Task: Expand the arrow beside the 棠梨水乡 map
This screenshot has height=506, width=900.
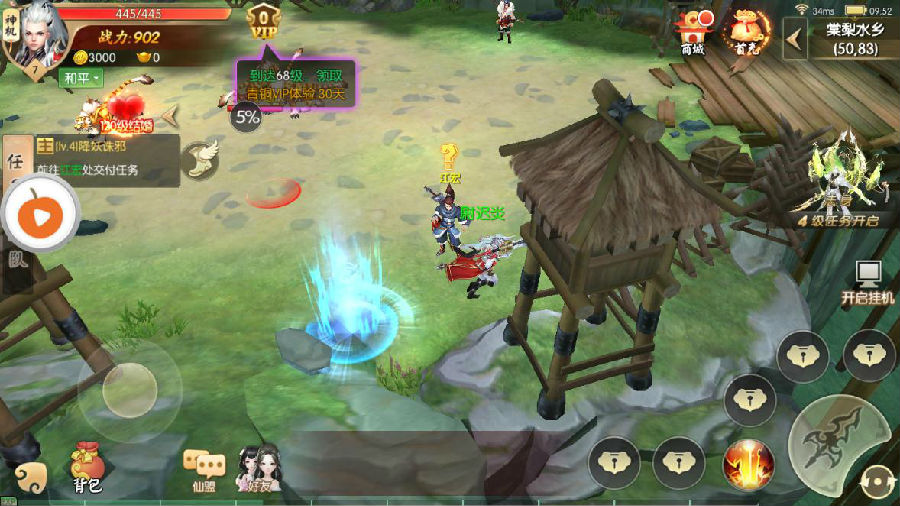Action: pyautogui.click(x=796, y=38)
